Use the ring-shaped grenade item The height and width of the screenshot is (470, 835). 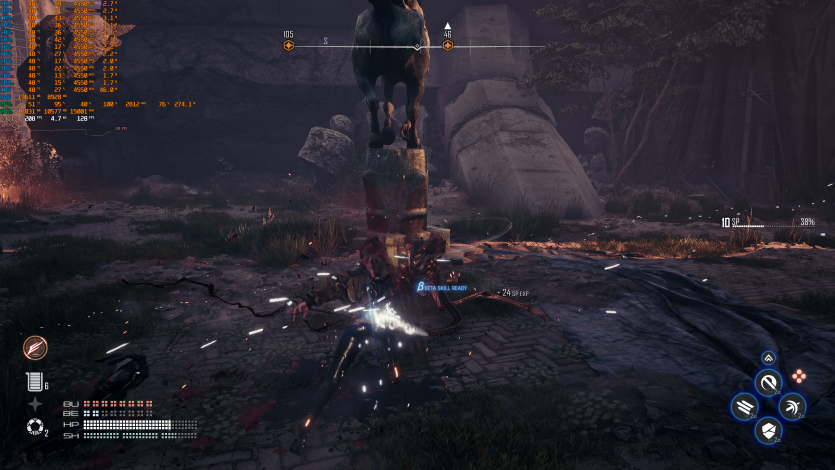click(x=35, y=428)
